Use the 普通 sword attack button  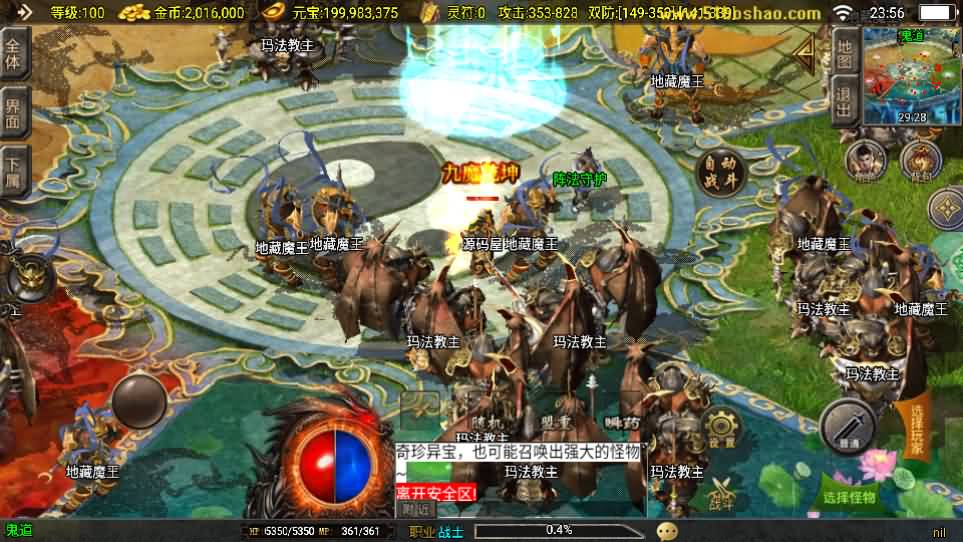tap(848, 426)
